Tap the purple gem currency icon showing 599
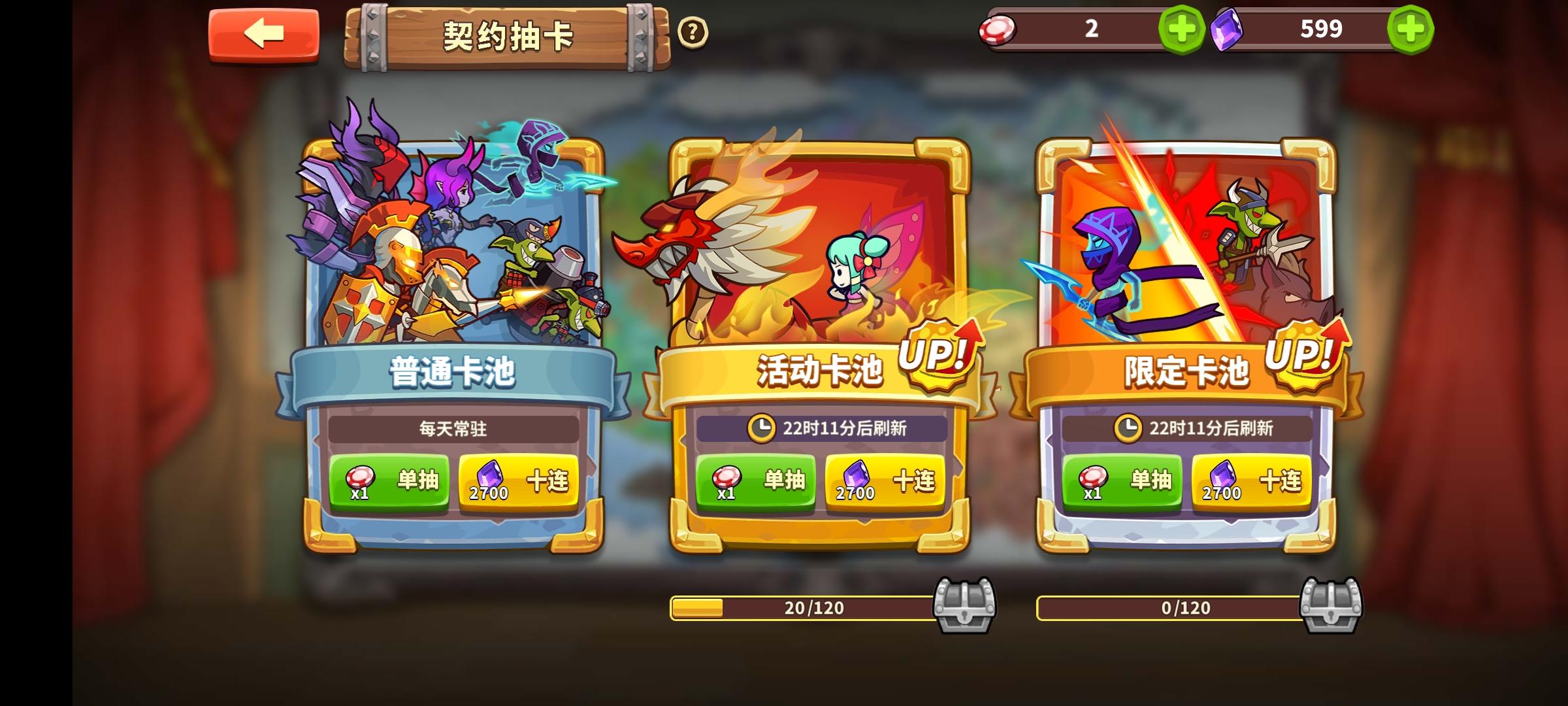 1228,28
